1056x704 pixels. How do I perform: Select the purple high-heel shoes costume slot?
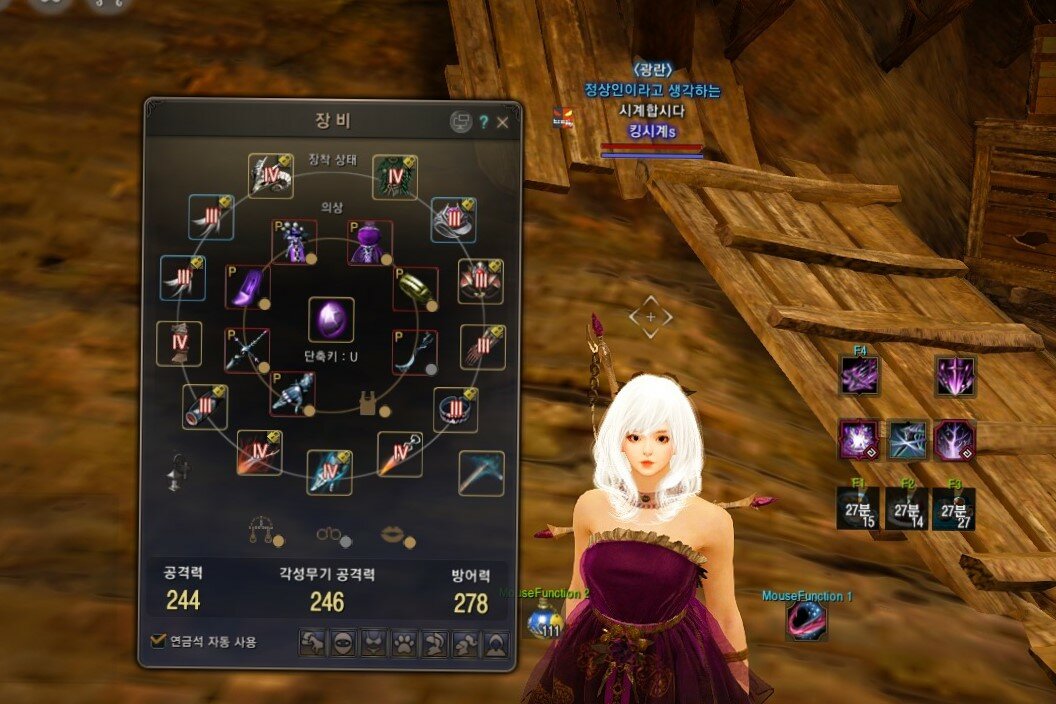point(247,288)
